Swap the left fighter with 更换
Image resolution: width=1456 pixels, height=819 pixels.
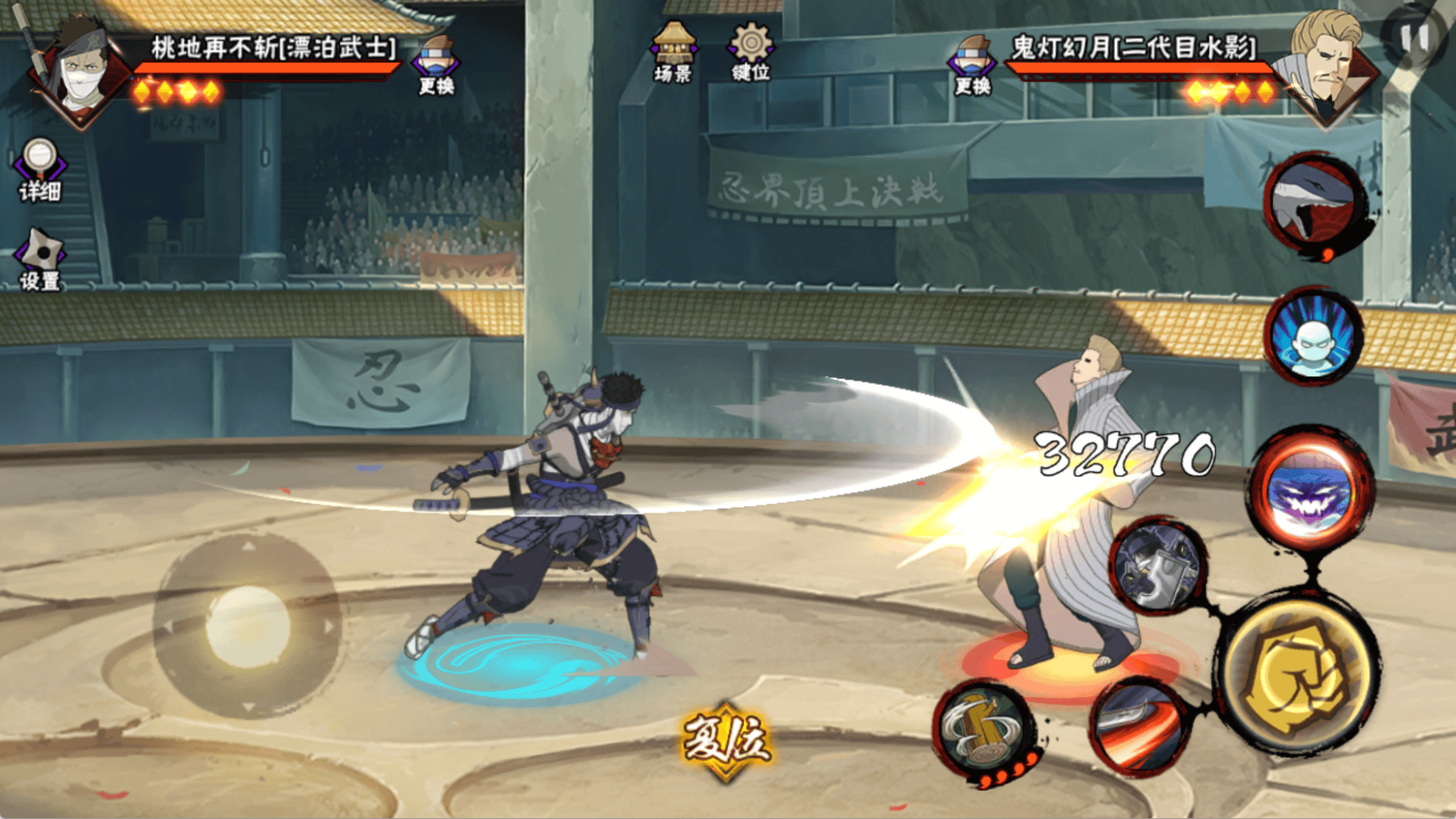point(437,64)
